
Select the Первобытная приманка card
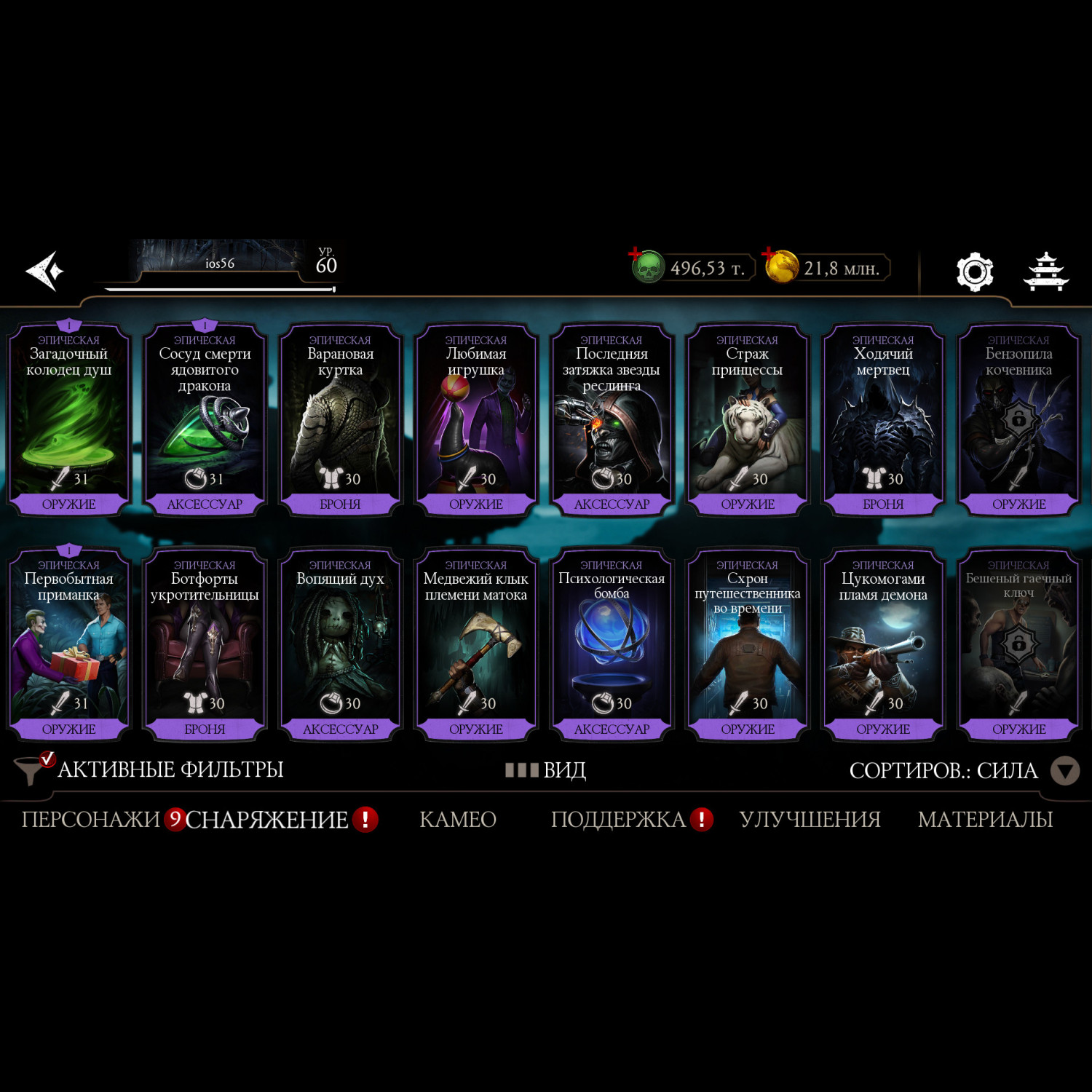point(69,645)
